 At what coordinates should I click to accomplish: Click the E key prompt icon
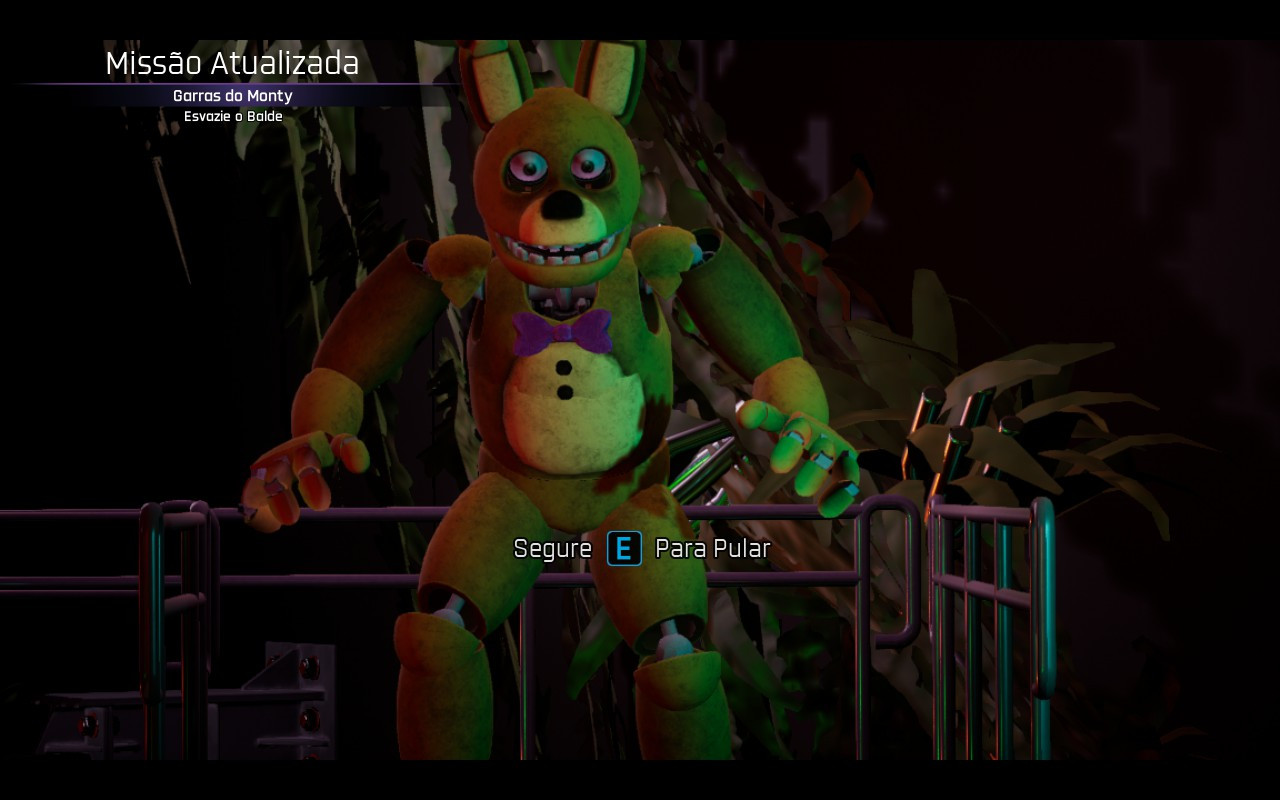pyautogui.click(x=623, y=549)
